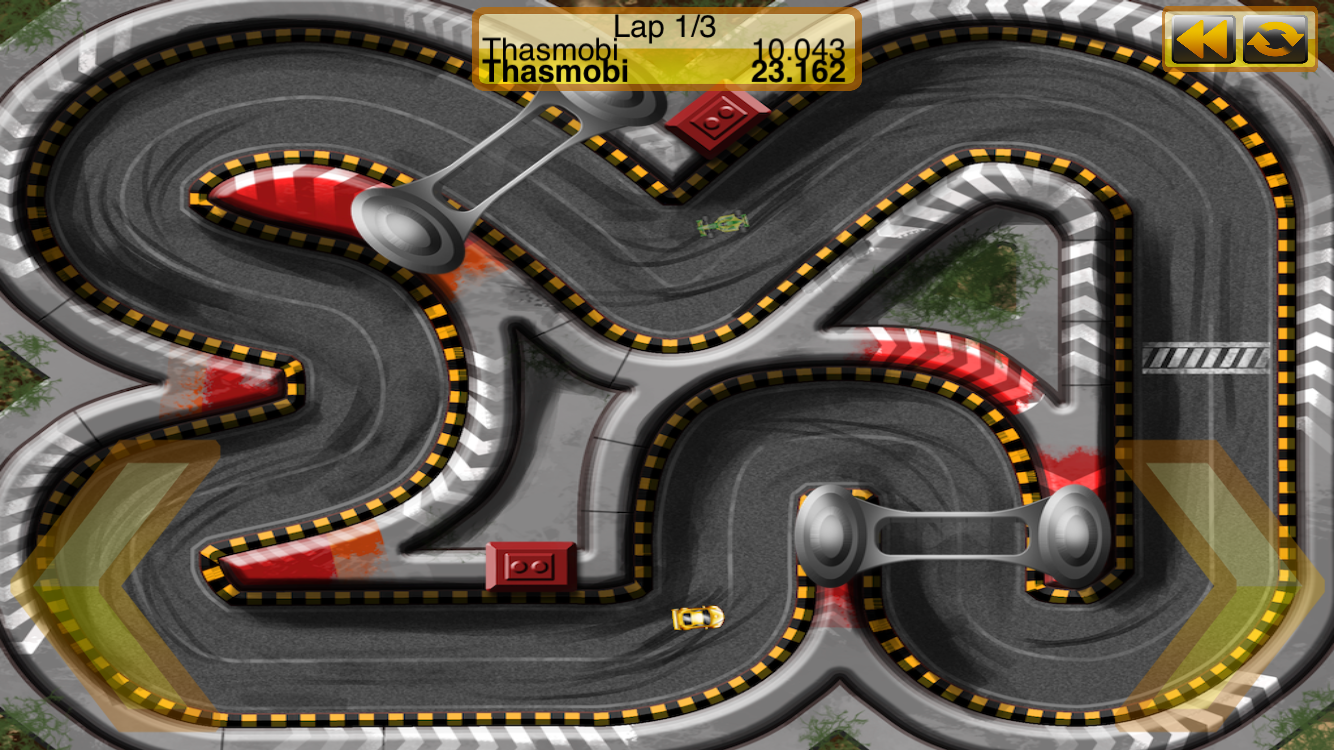Tap the double-arrow back button
This screenshot has height=750, width=1334.
click(1201, 40)
